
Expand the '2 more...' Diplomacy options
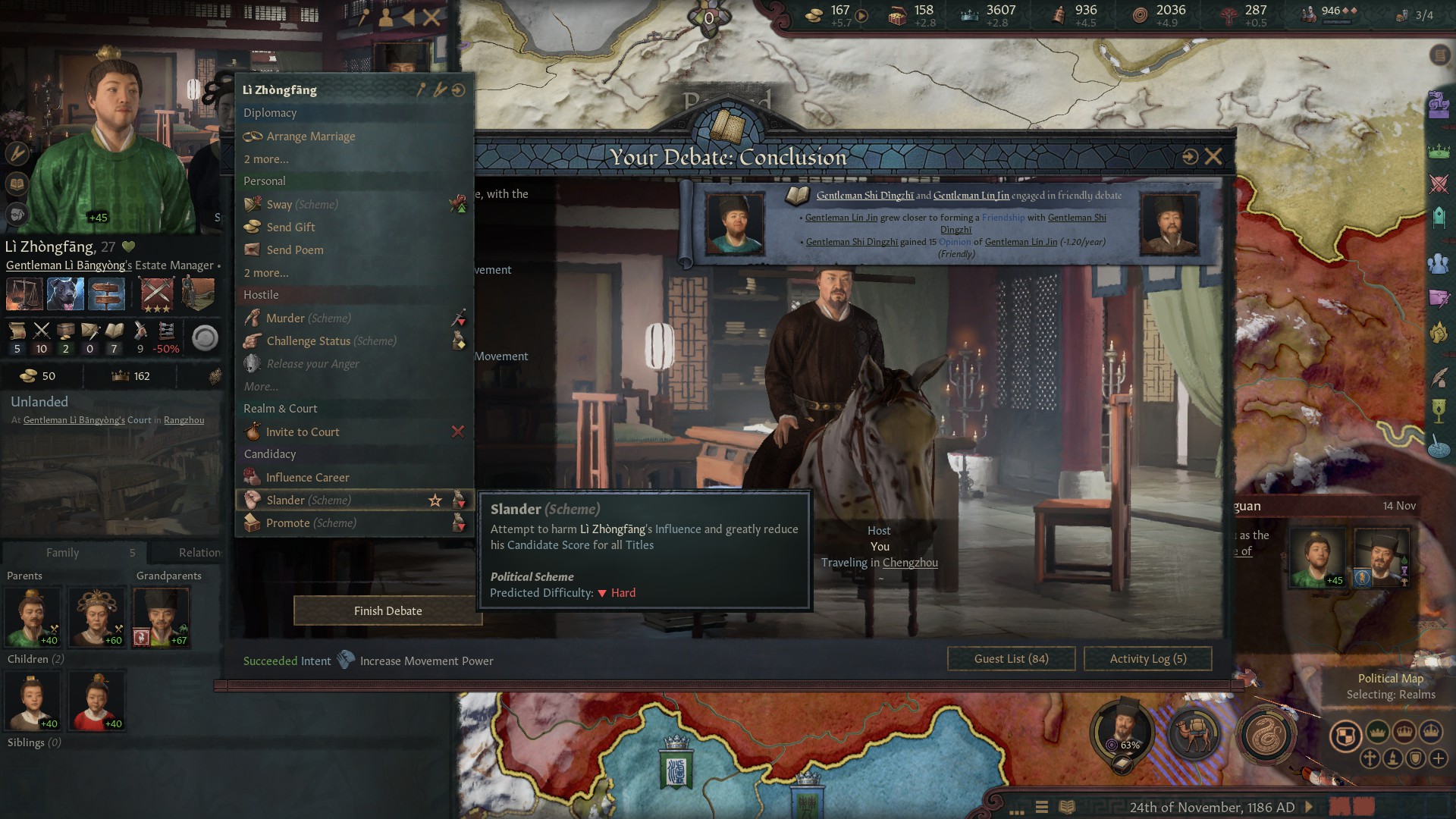click(265, 159)
